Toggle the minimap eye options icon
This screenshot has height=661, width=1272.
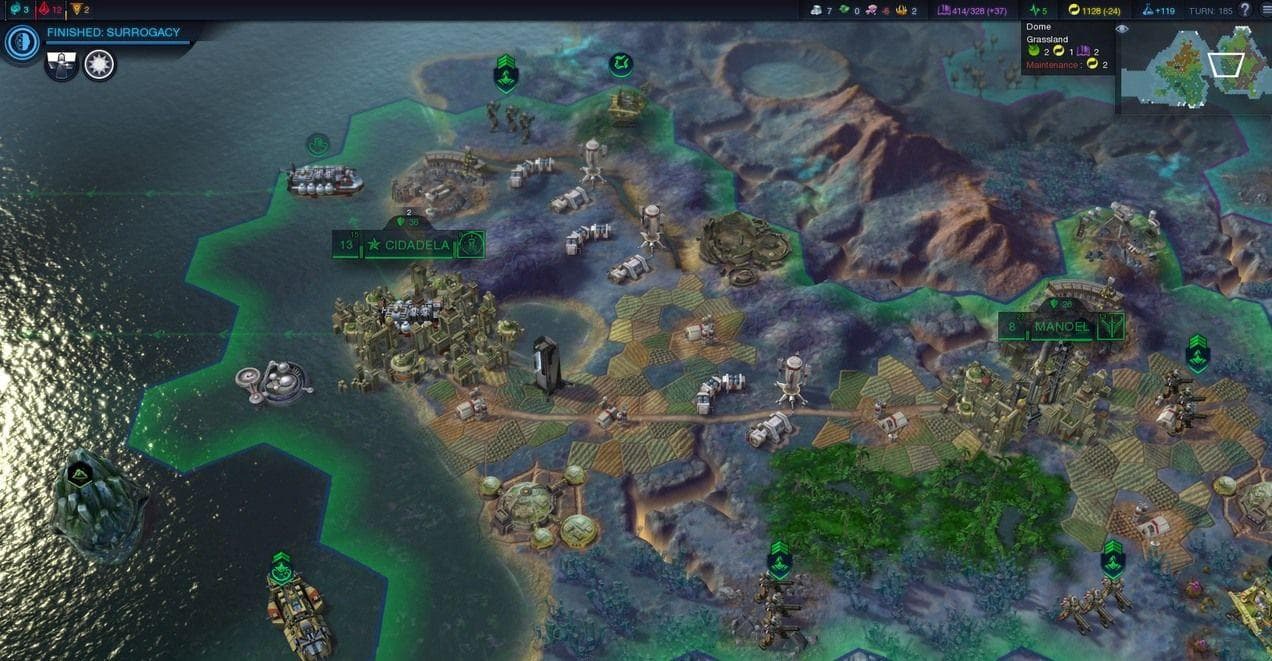click(1122, 29)
